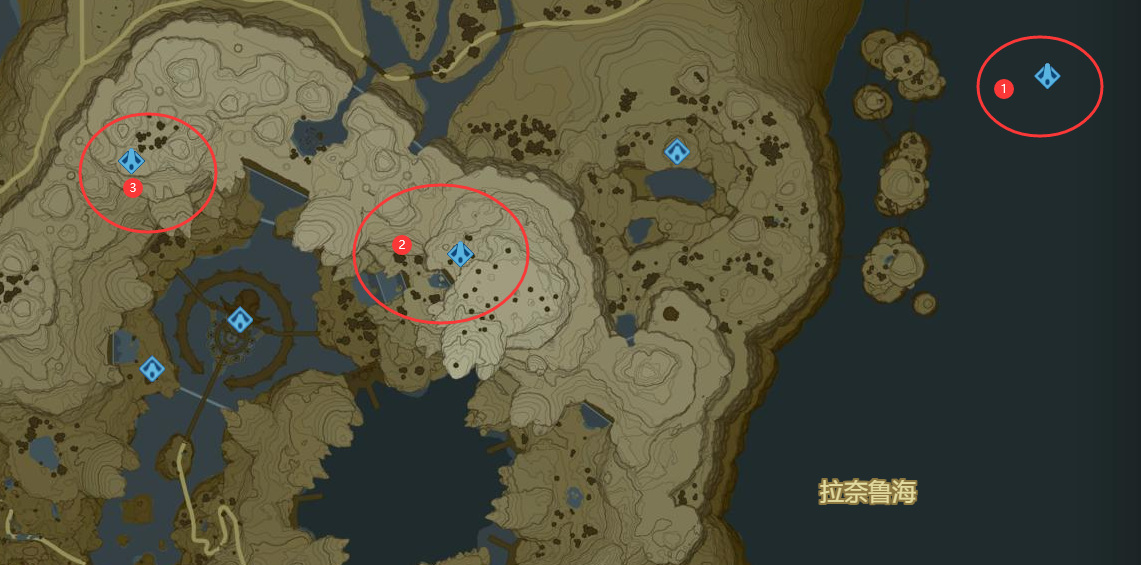Pick the shrine marker just outside the ring structure
This screenshot has height=565, width=1141.
152,369
